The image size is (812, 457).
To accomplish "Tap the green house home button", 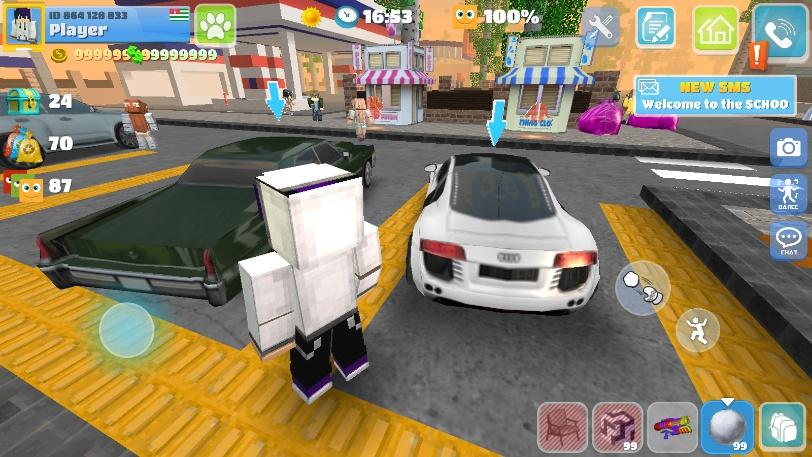I will pos(715,28).
